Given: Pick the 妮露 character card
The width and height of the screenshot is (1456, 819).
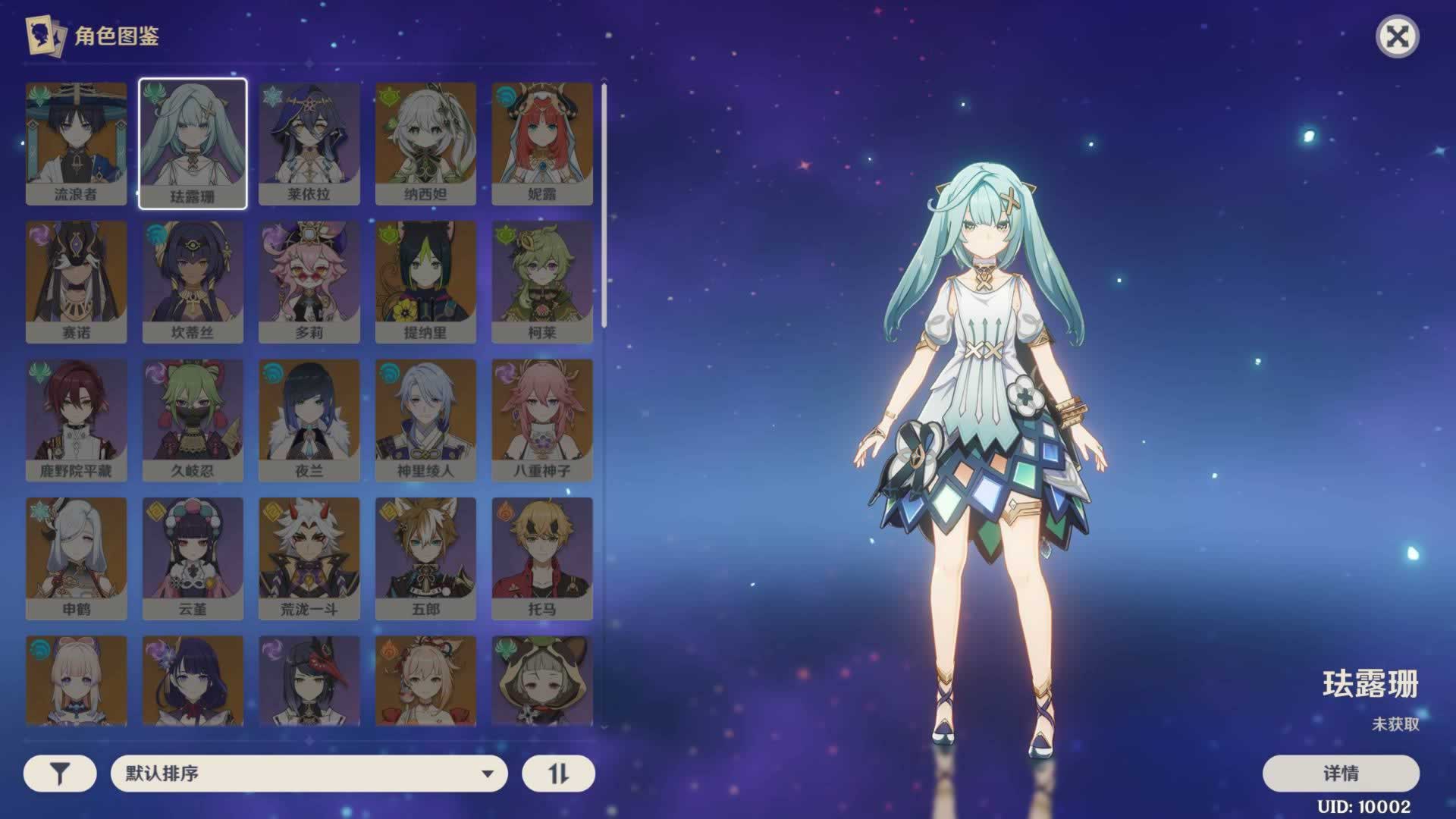Looking at the screenshot, I should click(x=541, y=143).
